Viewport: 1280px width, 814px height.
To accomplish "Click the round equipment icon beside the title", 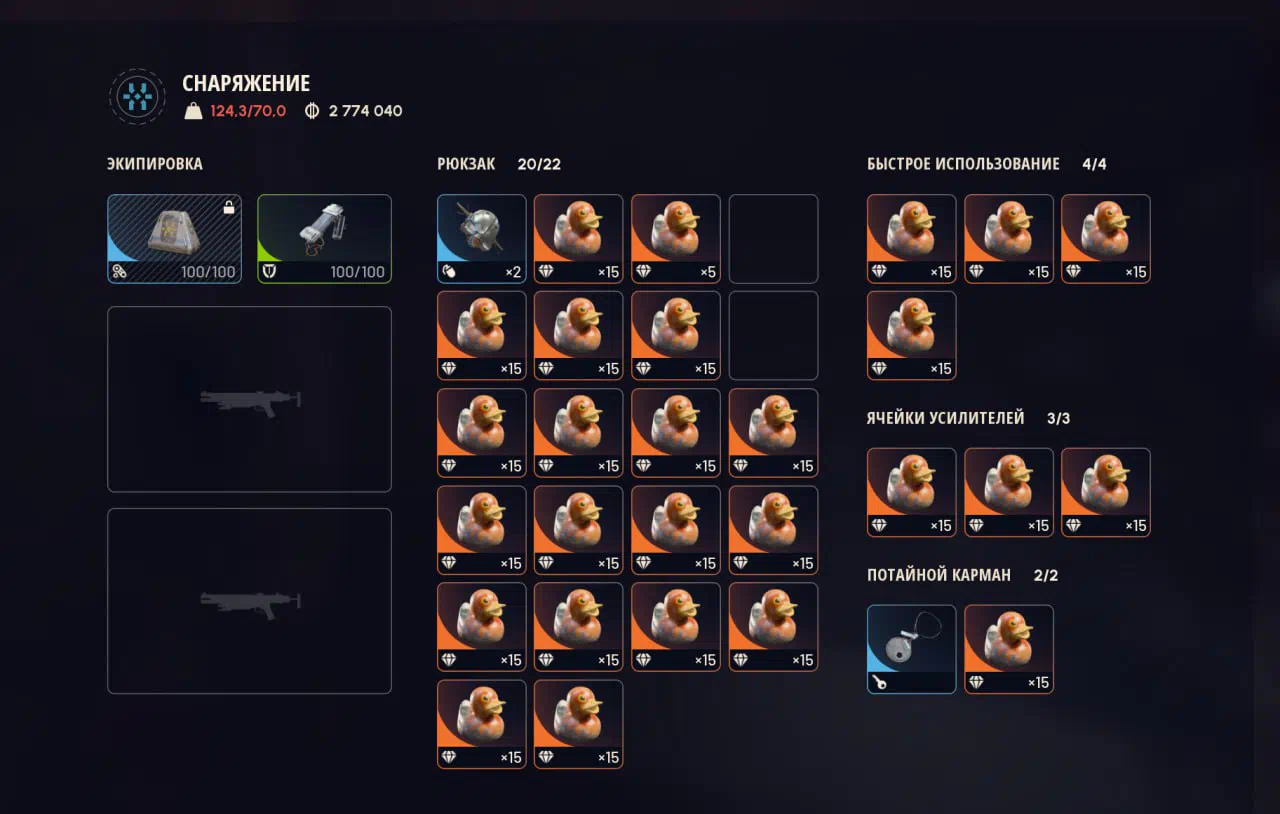I will tap(137, 97).
